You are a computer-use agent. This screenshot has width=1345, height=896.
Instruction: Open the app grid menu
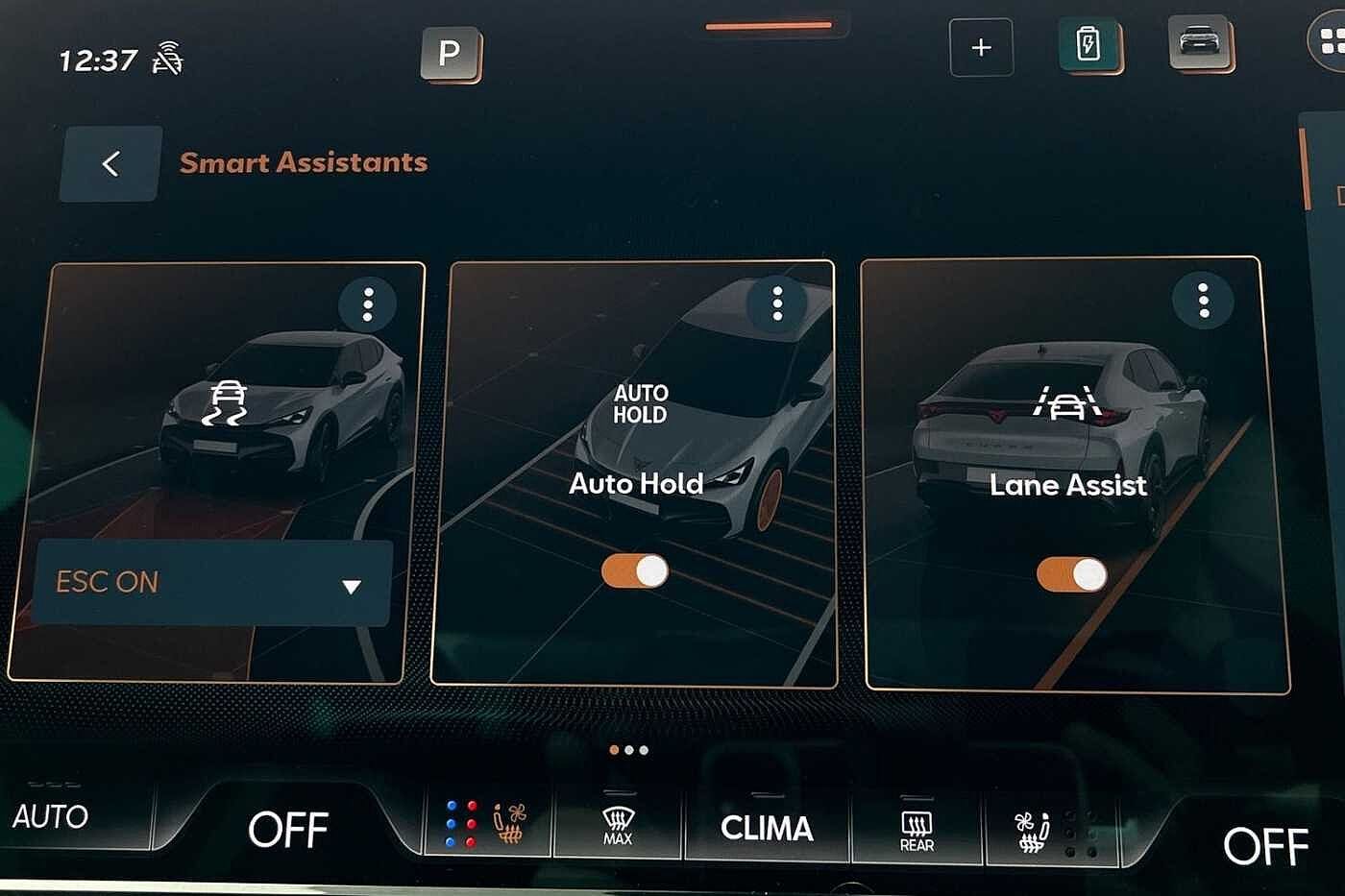click(x=1331, y=41)
